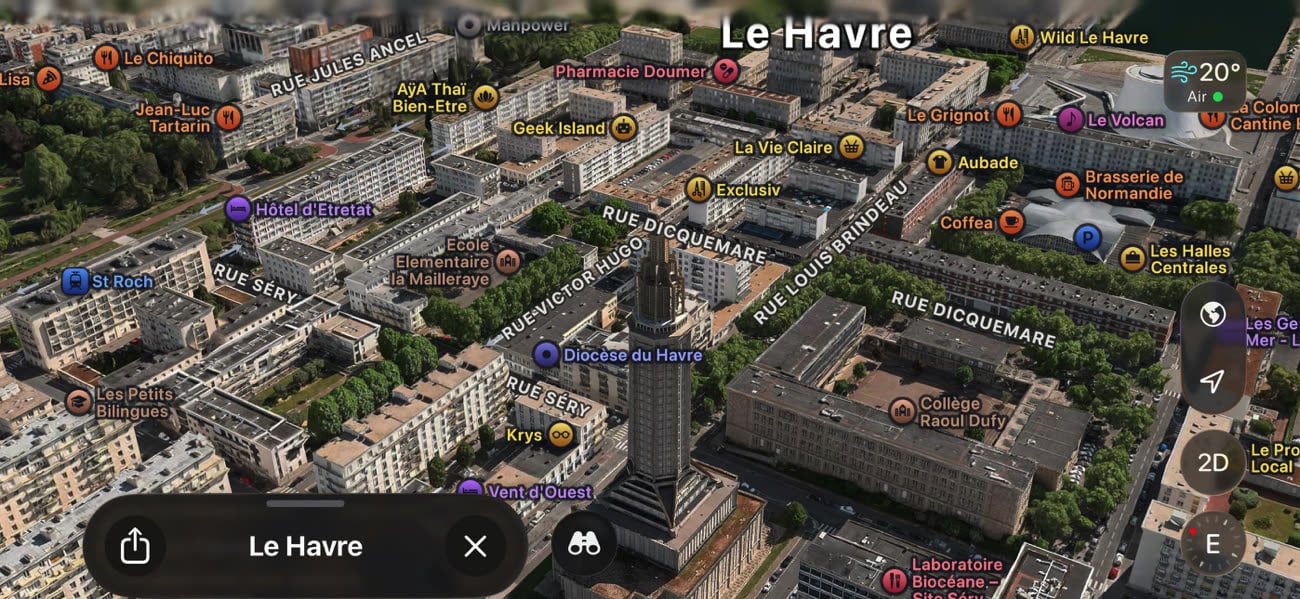Open map mode chooser globe button

[1213, 316]
